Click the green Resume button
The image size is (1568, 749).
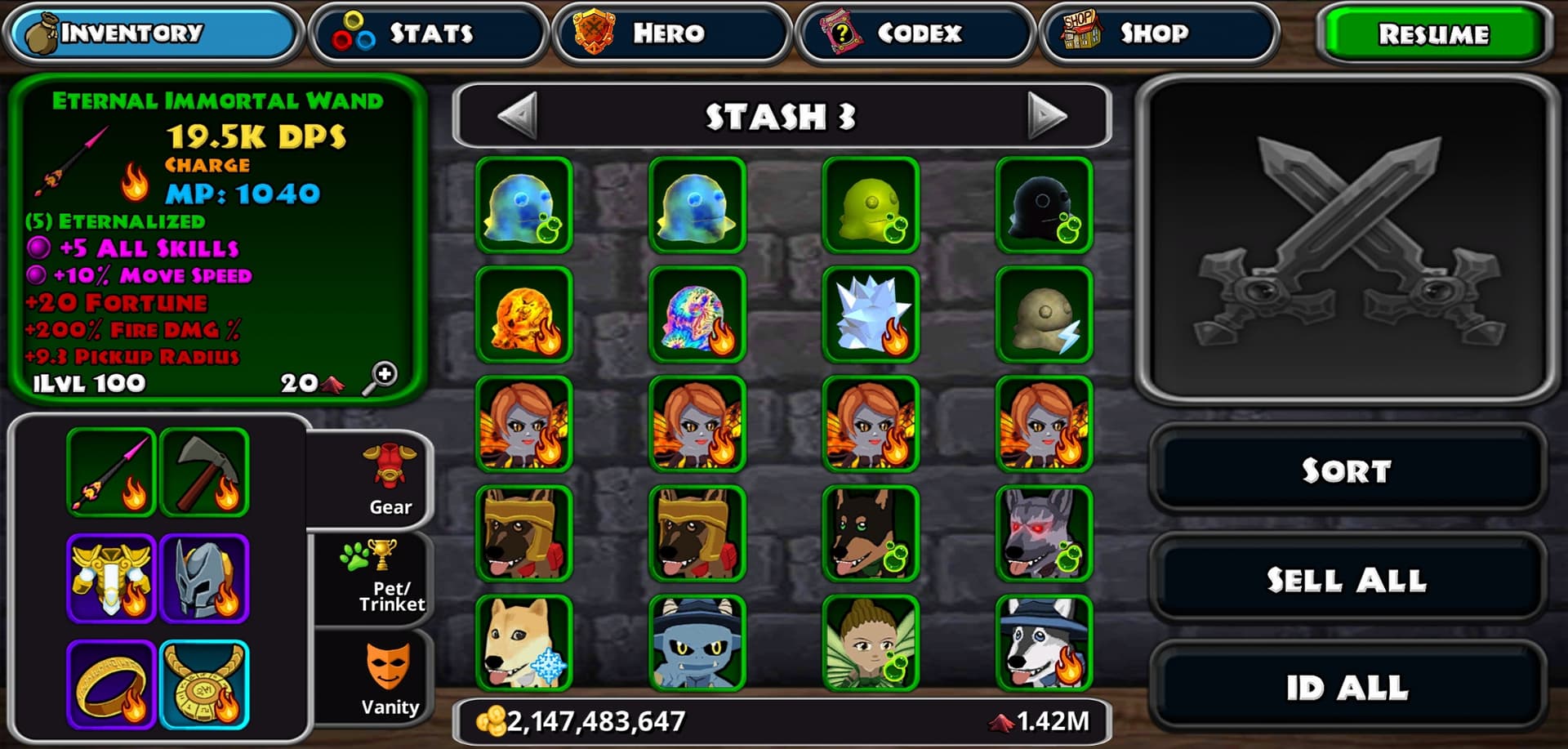click(x=1433, y=34)
